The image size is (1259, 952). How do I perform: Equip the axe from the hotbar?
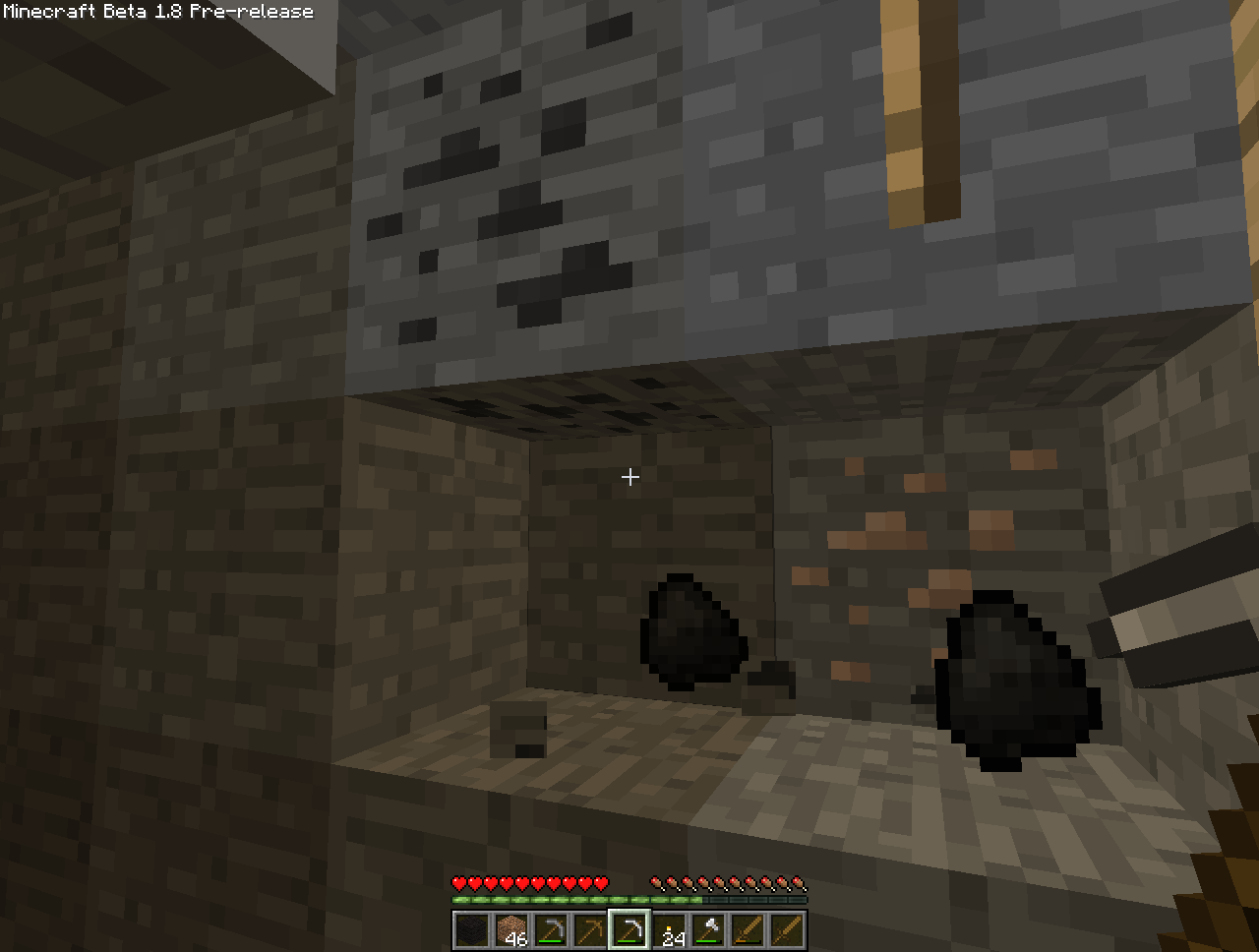point(708,930)
